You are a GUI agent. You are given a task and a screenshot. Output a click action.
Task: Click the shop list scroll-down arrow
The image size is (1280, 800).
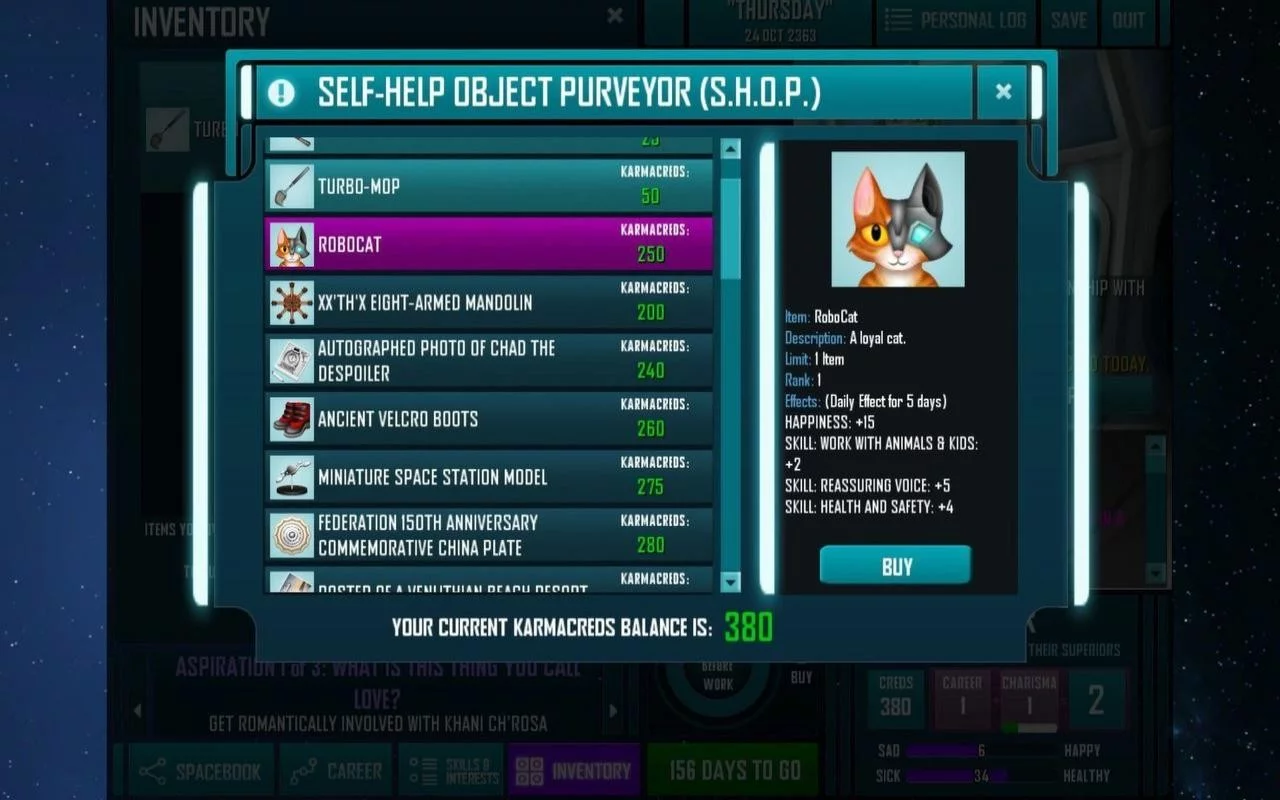tap(730, 582)
